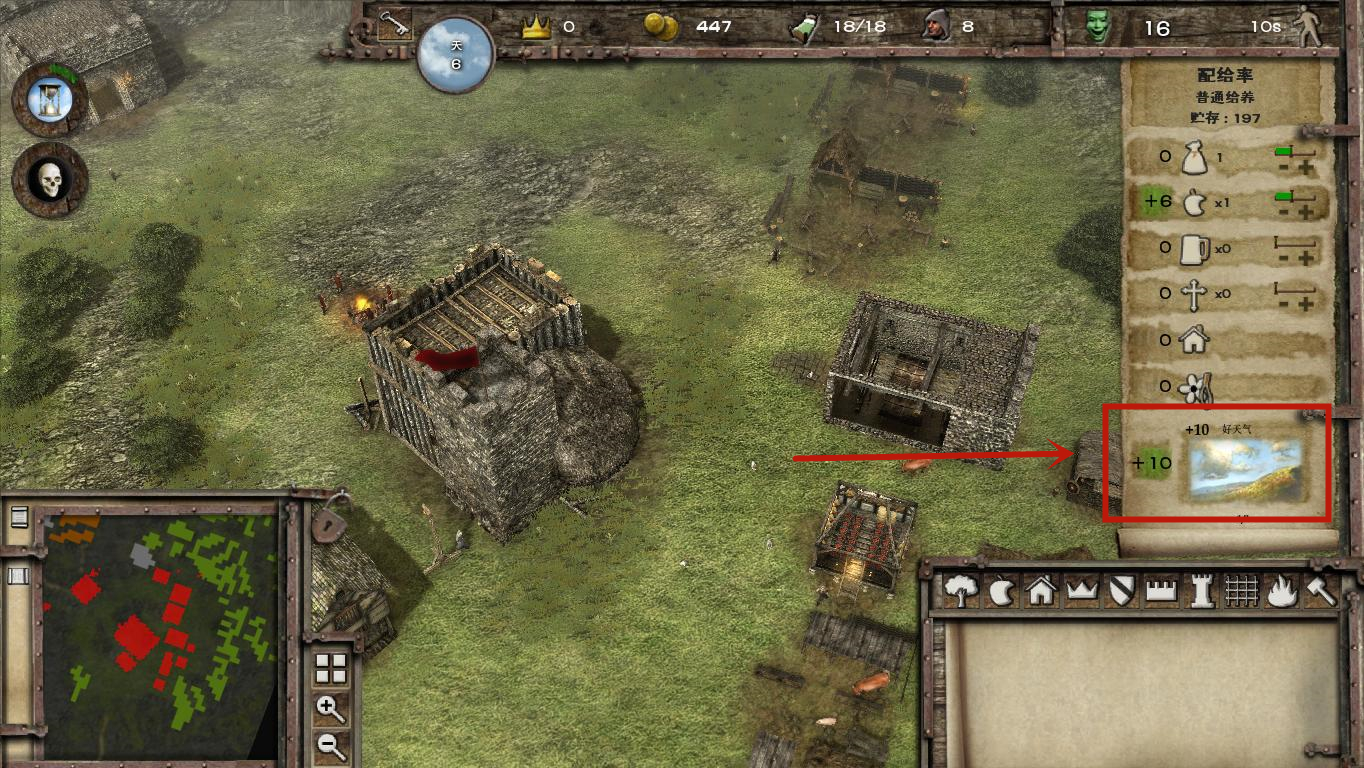Select the crenellated wall building category
This screenshot has height=768, width=1364.
1160,591
